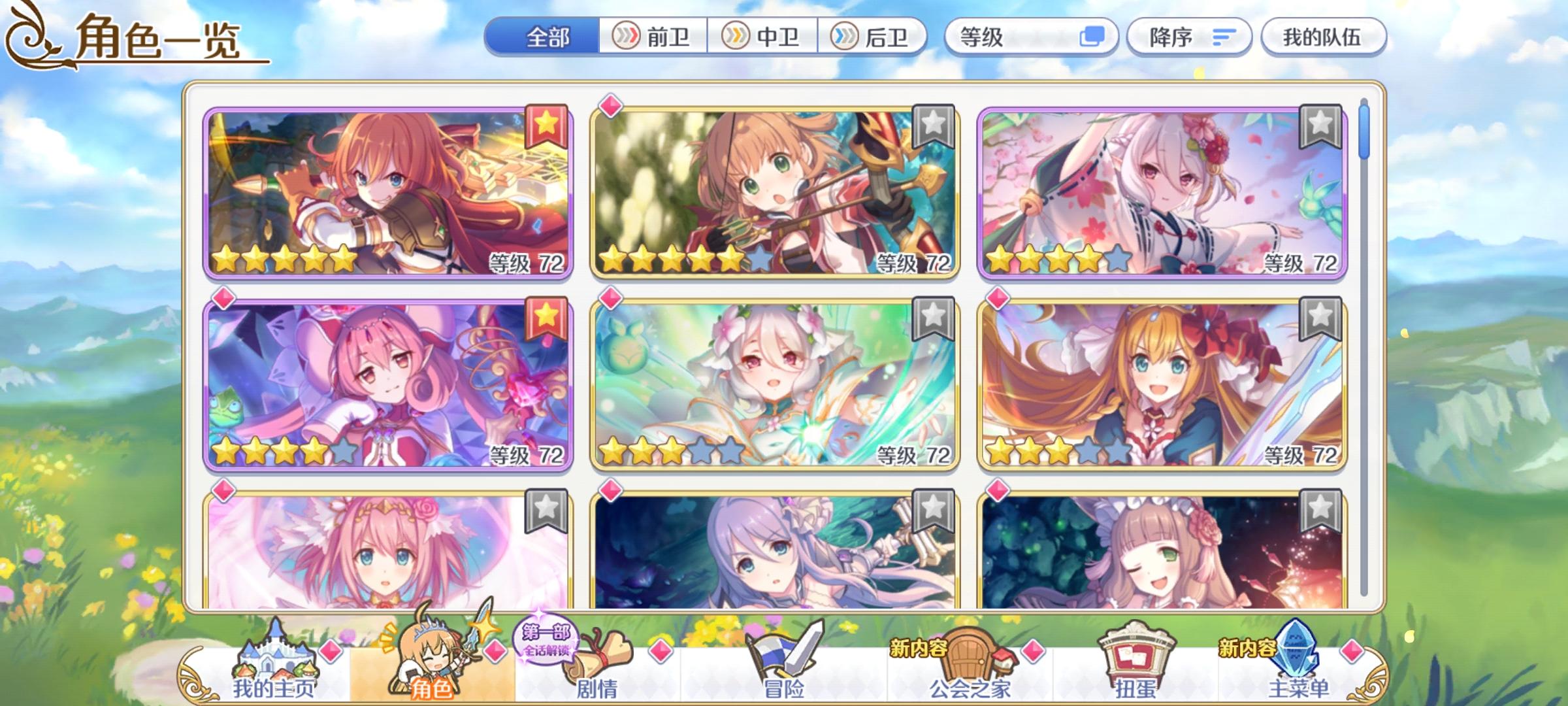
Task: Switch to the 后卫 rearguard tab
Action: 875,37
